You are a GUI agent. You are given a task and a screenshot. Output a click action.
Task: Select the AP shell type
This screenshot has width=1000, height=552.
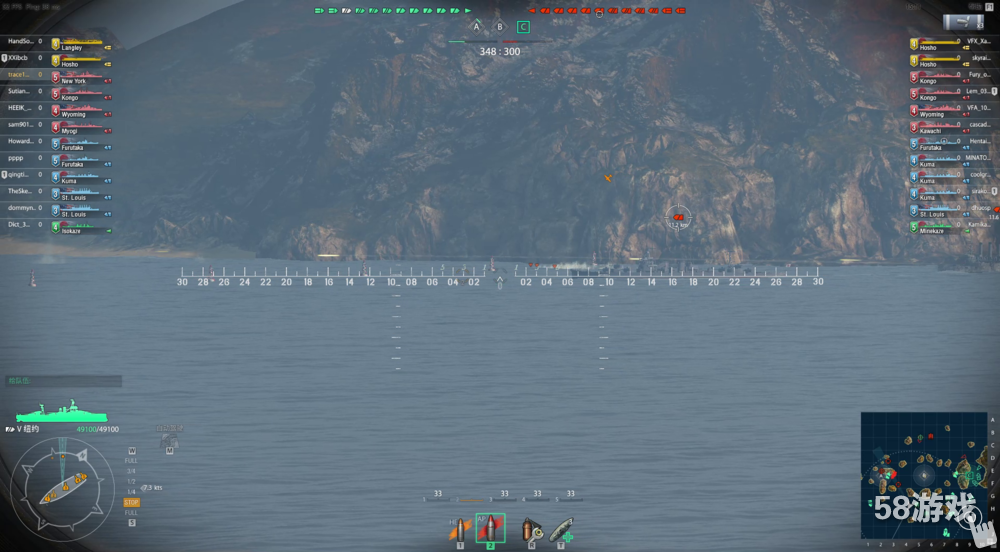pos(490,528)
